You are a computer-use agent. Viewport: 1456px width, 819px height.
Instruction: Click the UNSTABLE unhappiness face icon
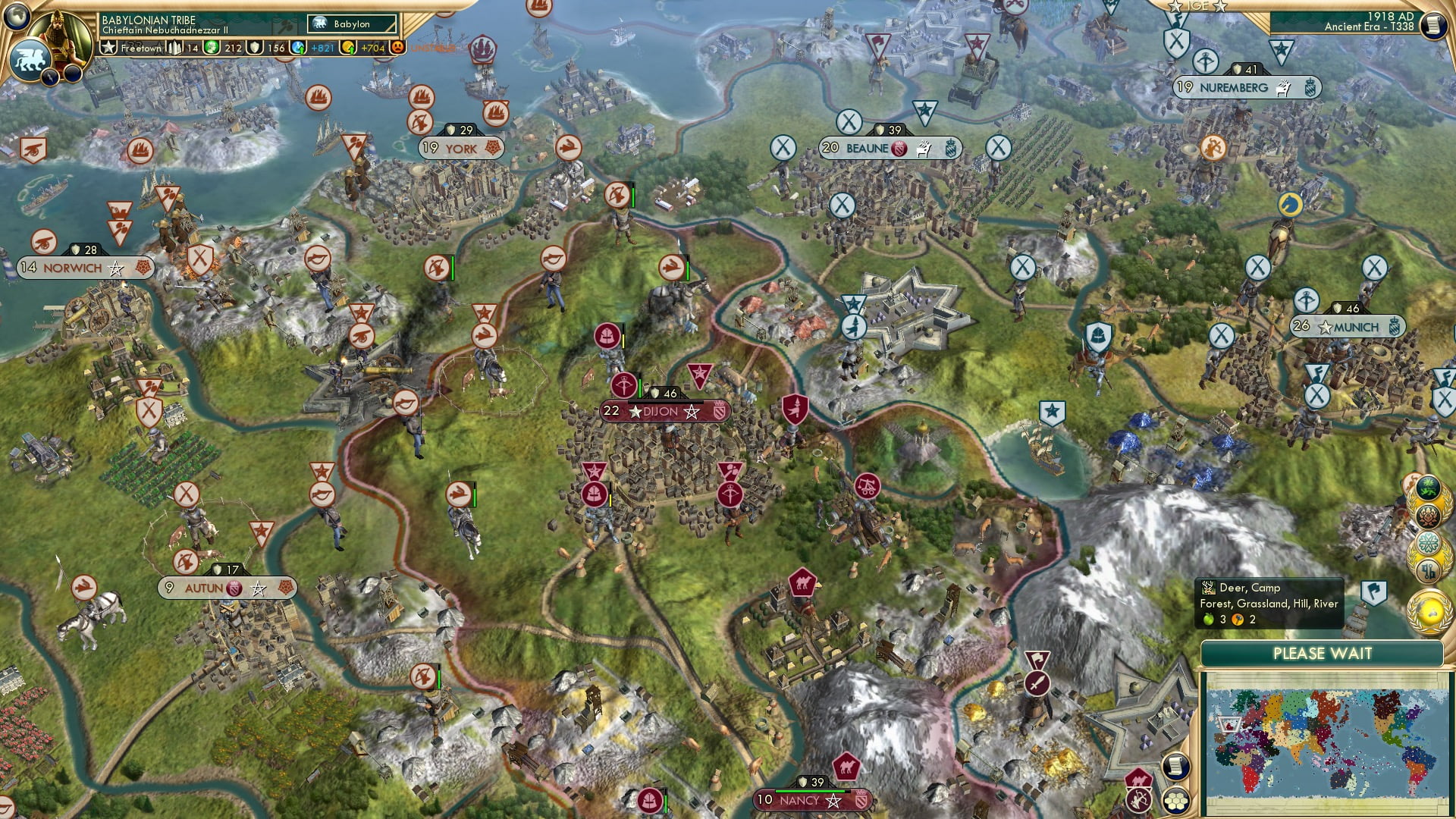pyautogui.click(x=397, y=47)
